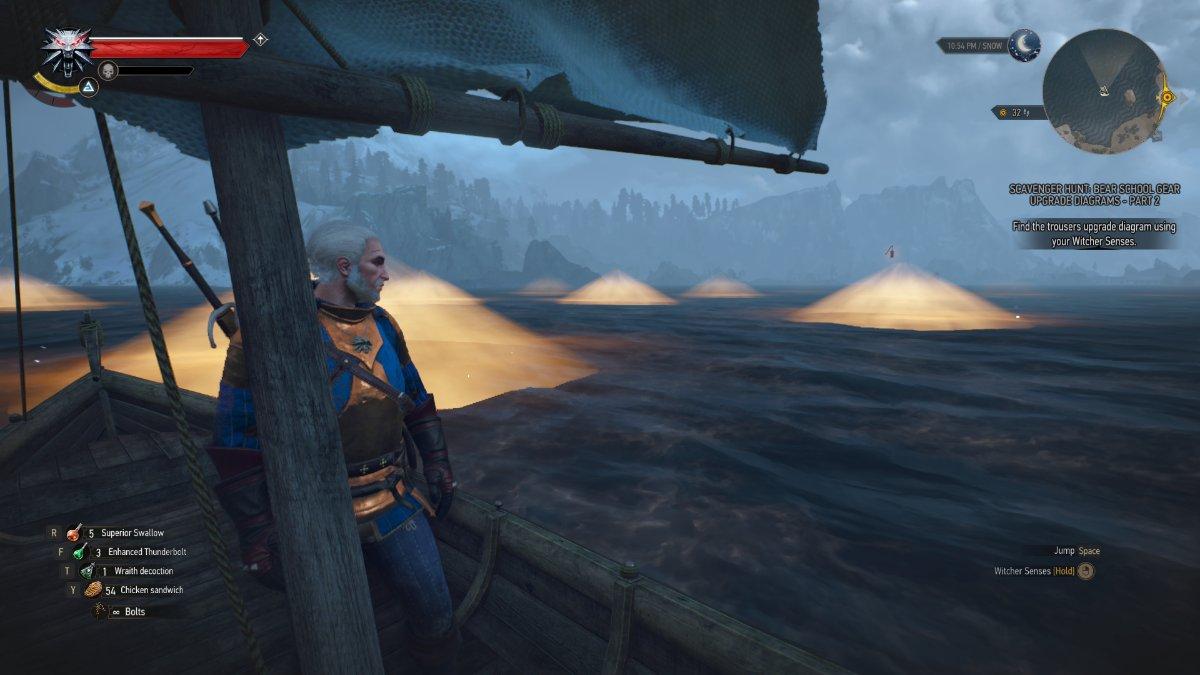Click the yellow quest marker on minimap
The width and height of the screenshot is (1200, 675).
pos(1166,97)
